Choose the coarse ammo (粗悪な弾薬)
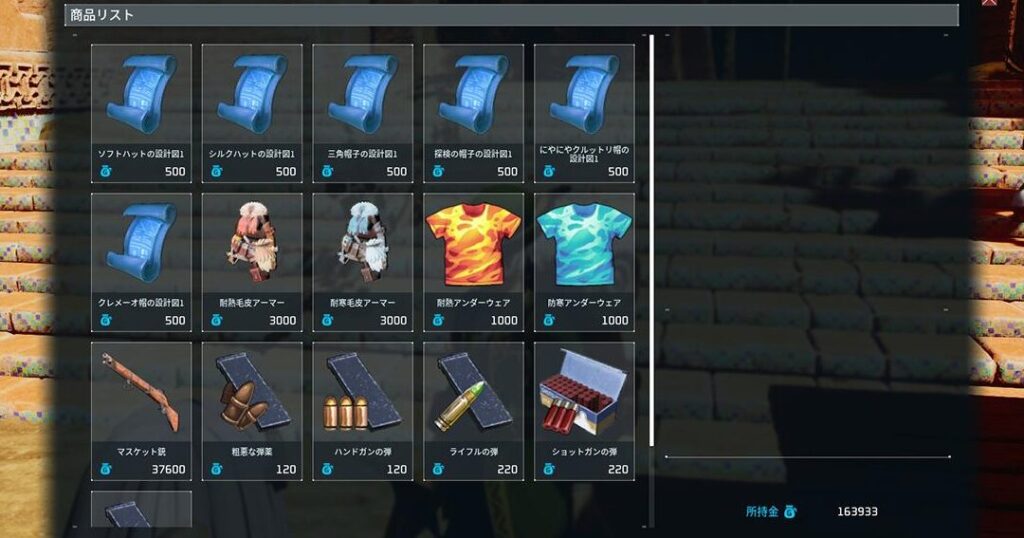This screenshot has width=1024, height=538. (x=252, y=411)
